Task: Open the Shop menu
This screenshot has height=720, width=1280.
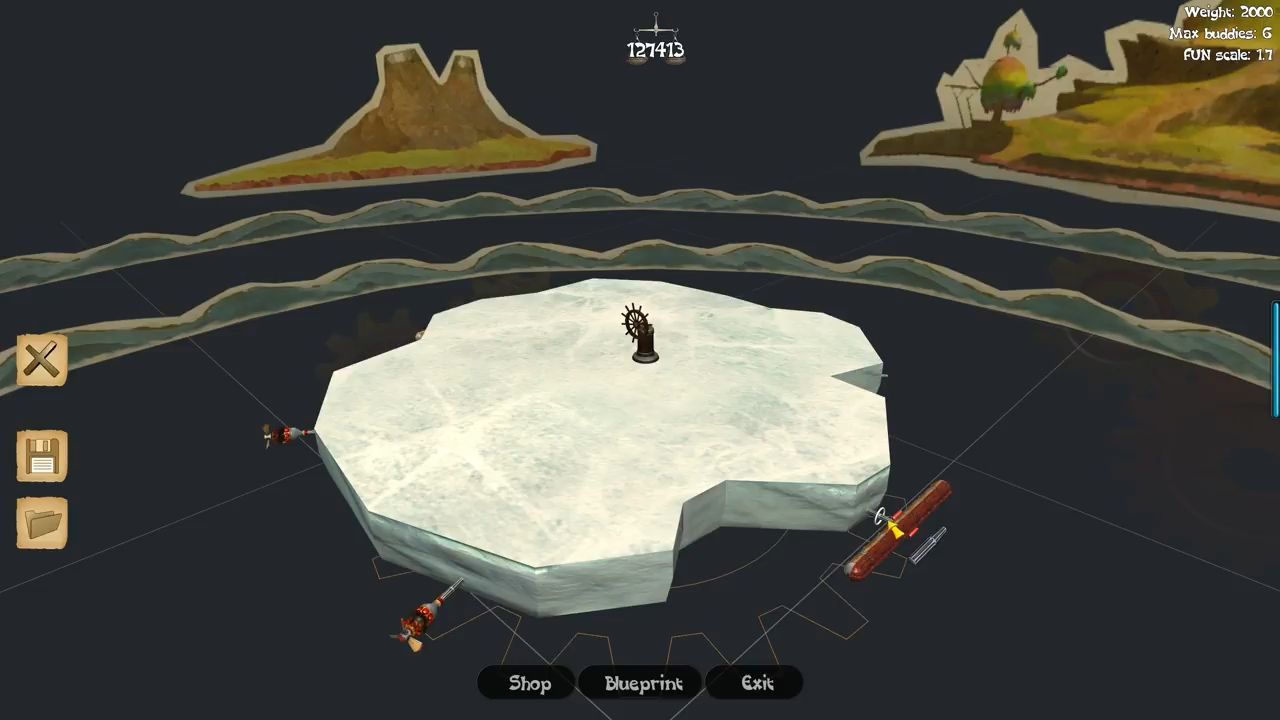Action: (x=529, y=683)
